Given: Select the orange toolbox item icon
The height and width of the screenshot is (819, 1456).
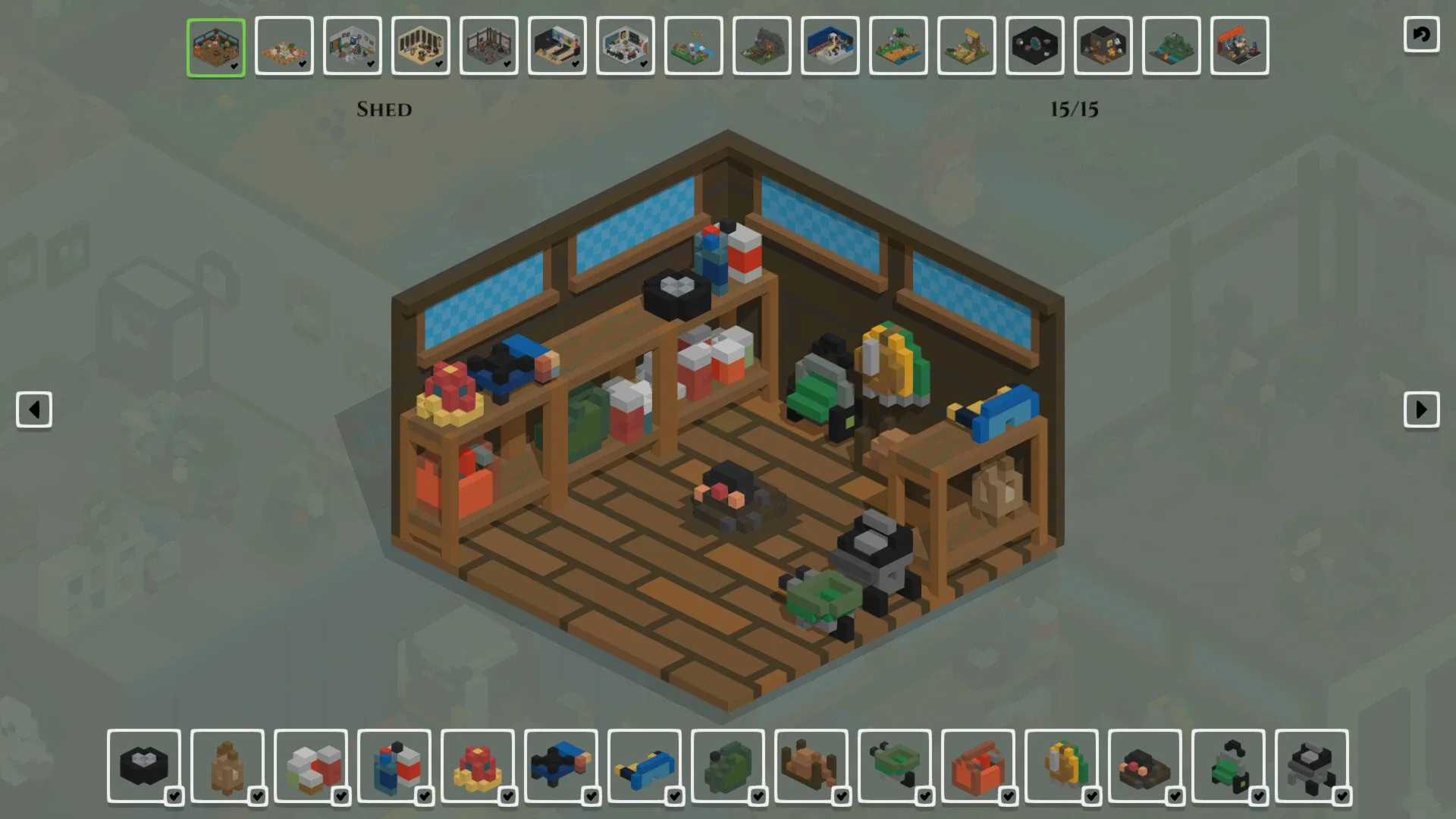Looking at the screenshot, I should tap(978, 766).
